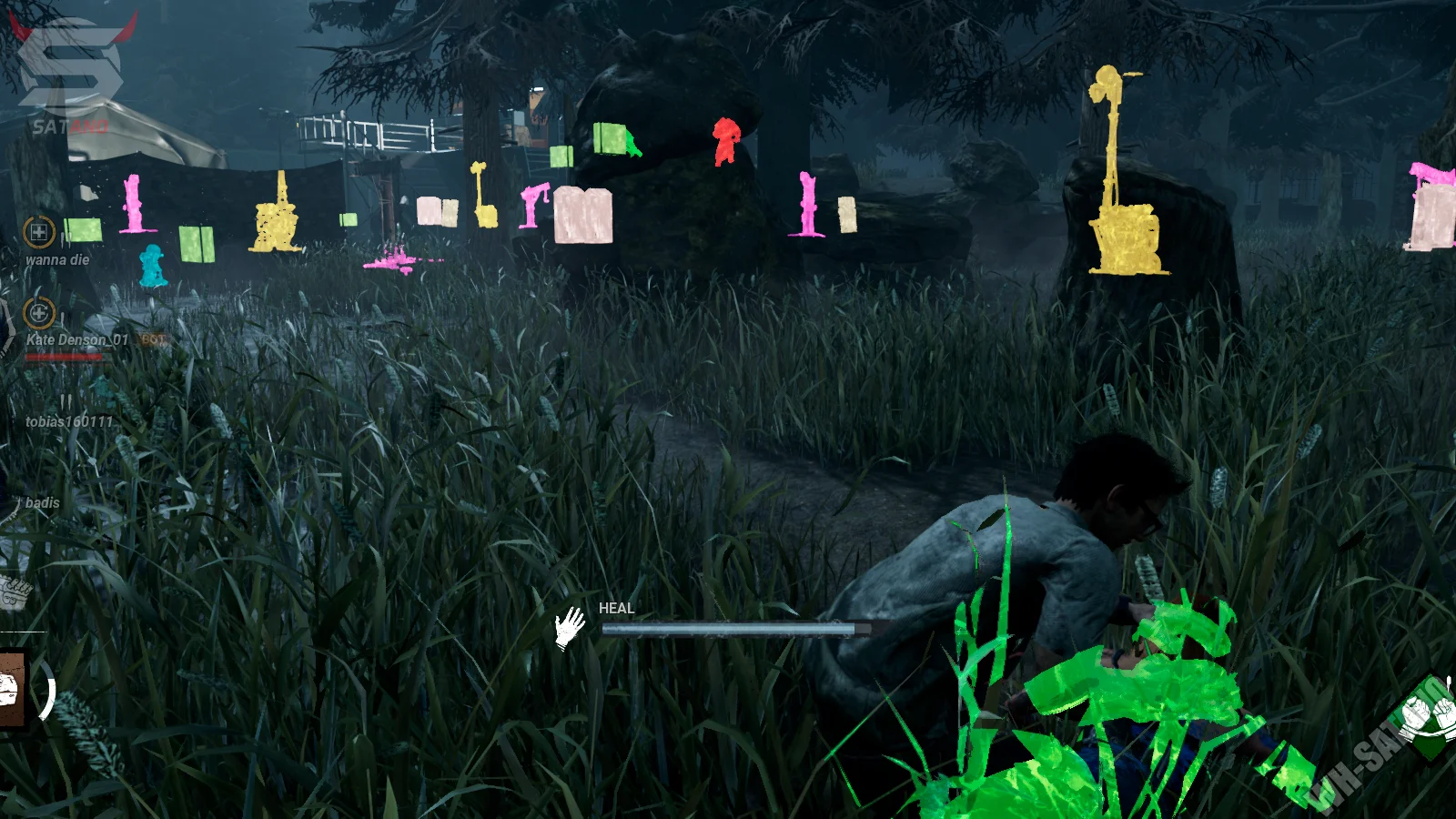Select Kate Denson_01 in the survivor list
This screenshot has width=1456, height=819.
tap(77, 339)
